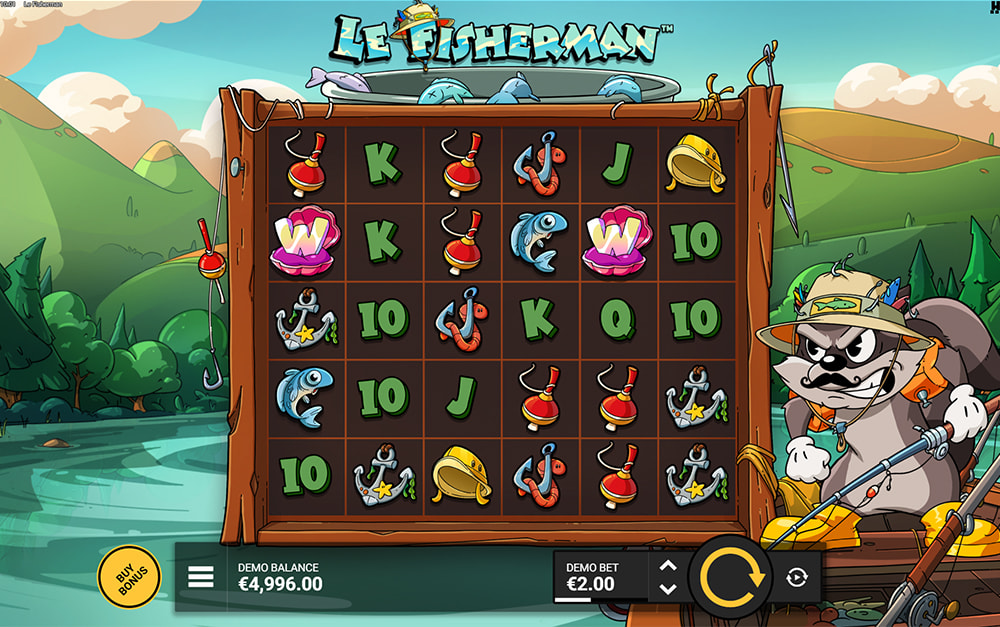This screenshot has height=627, width=1000.
Task: Spin the reels with the yellow arrow button
Action: [731, 577]
